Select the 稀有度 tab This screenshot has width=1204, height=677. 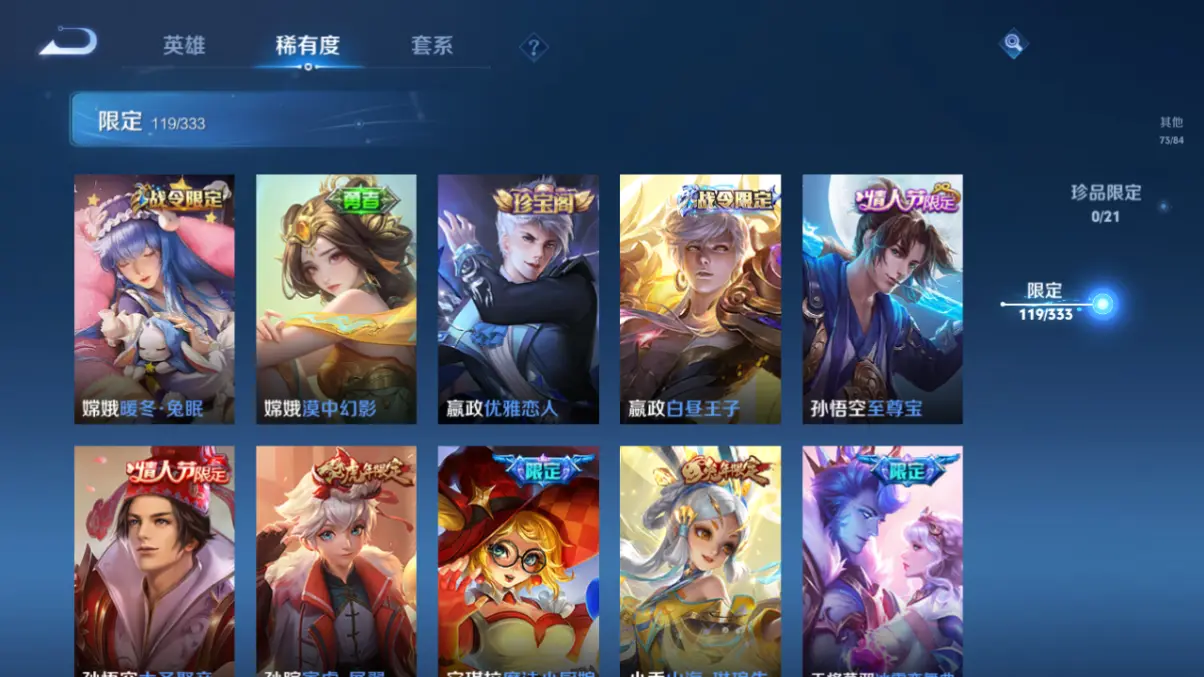[x=307, y=46]
